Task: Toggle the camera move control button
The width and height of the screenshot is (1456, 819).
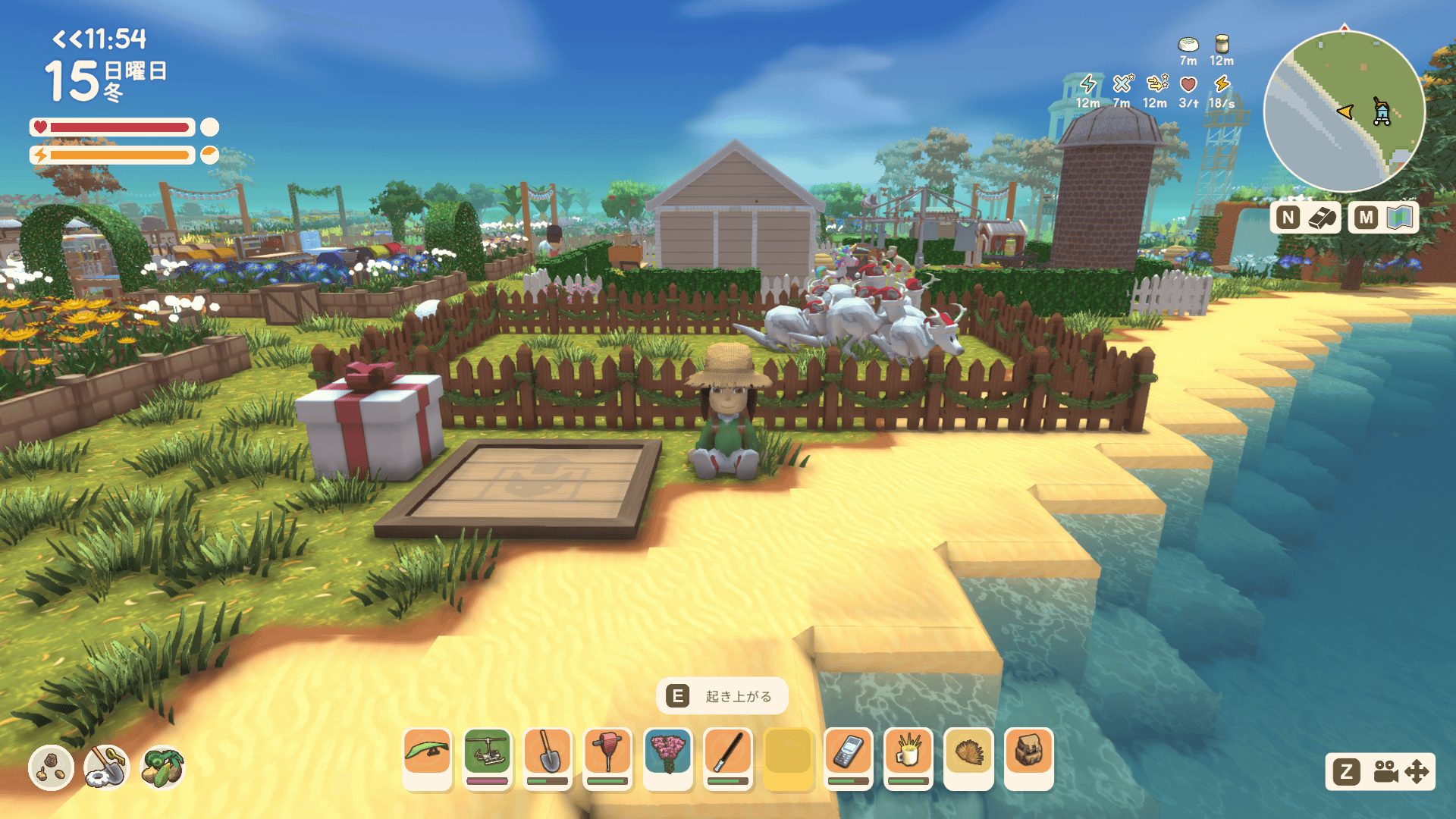Action: 1379,772
